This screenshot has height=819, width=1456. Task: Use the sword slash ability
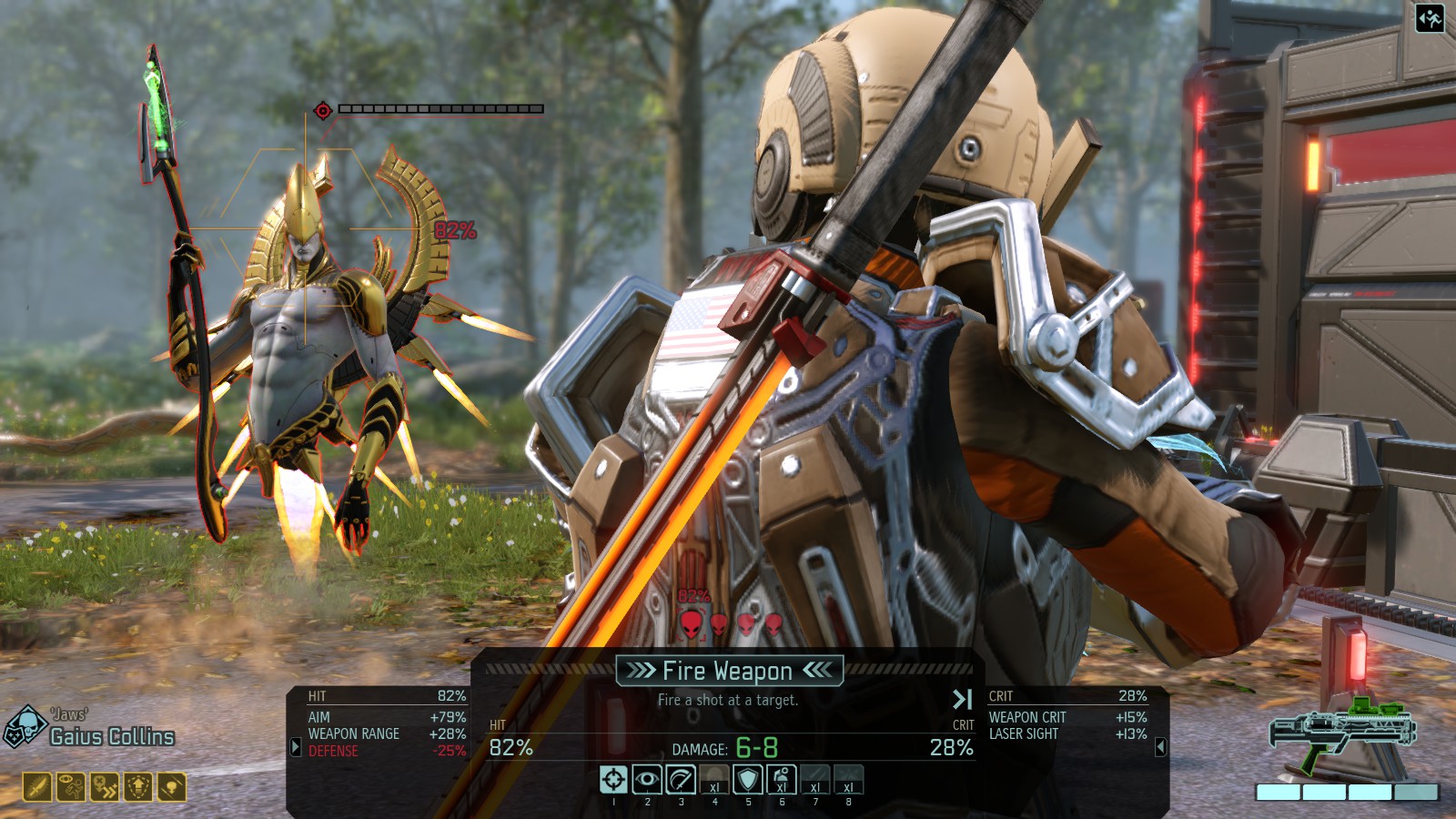[x=681, y=780]
